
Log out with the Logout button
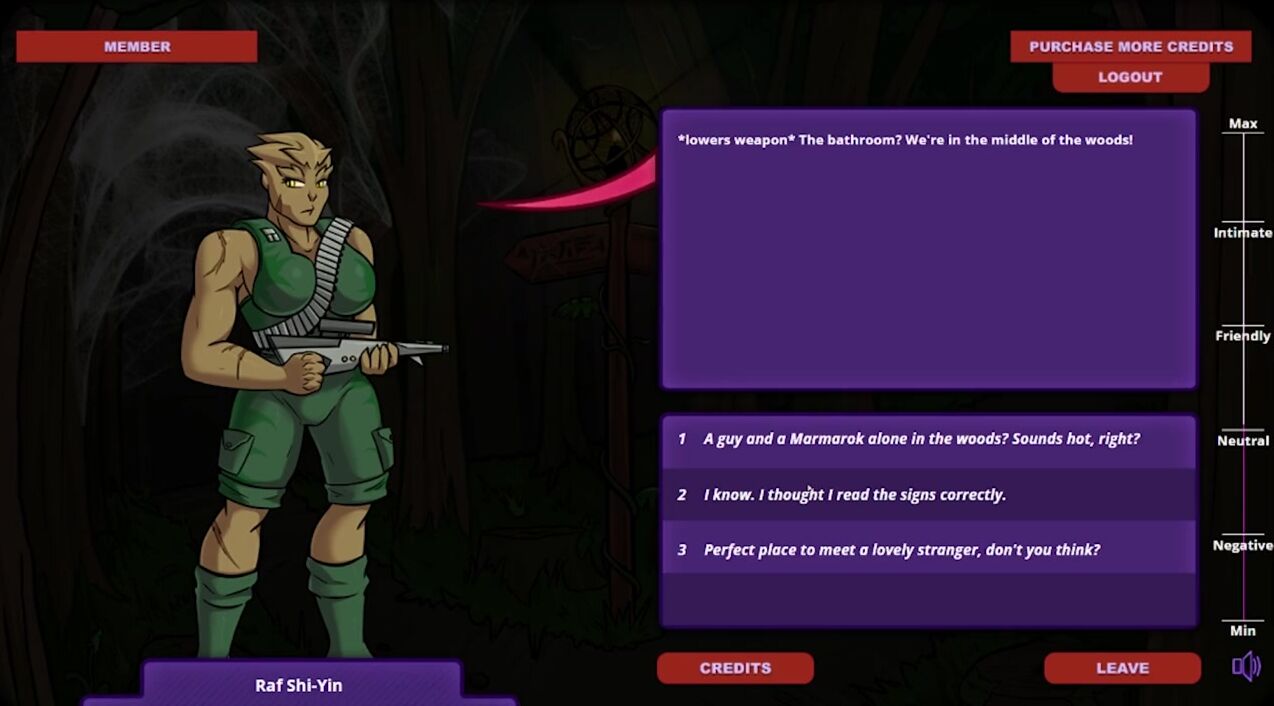[1130, 77]
